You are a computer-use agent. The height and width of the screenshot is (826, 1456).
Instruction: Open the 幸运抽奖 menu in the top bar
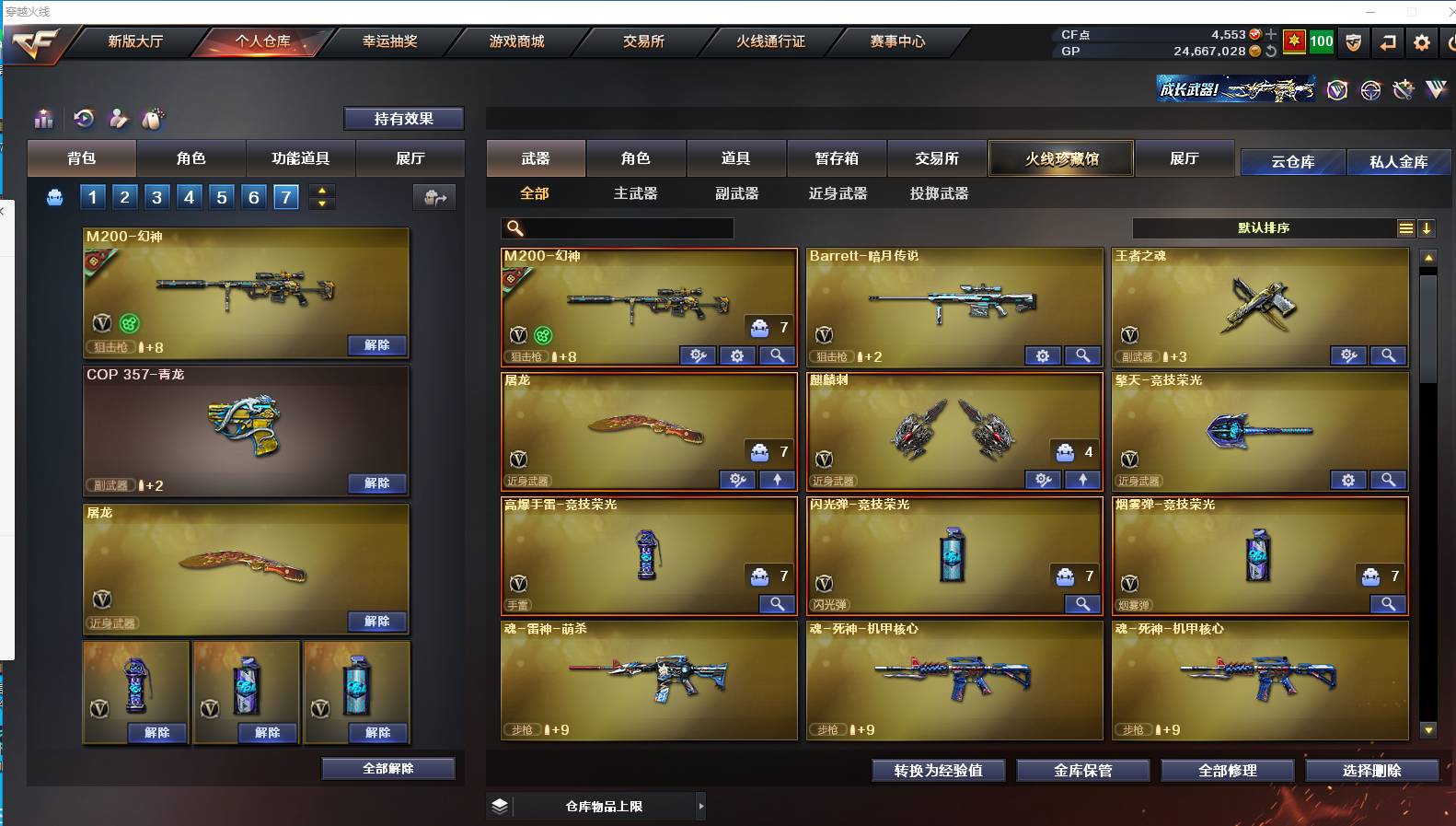point(391,41)
